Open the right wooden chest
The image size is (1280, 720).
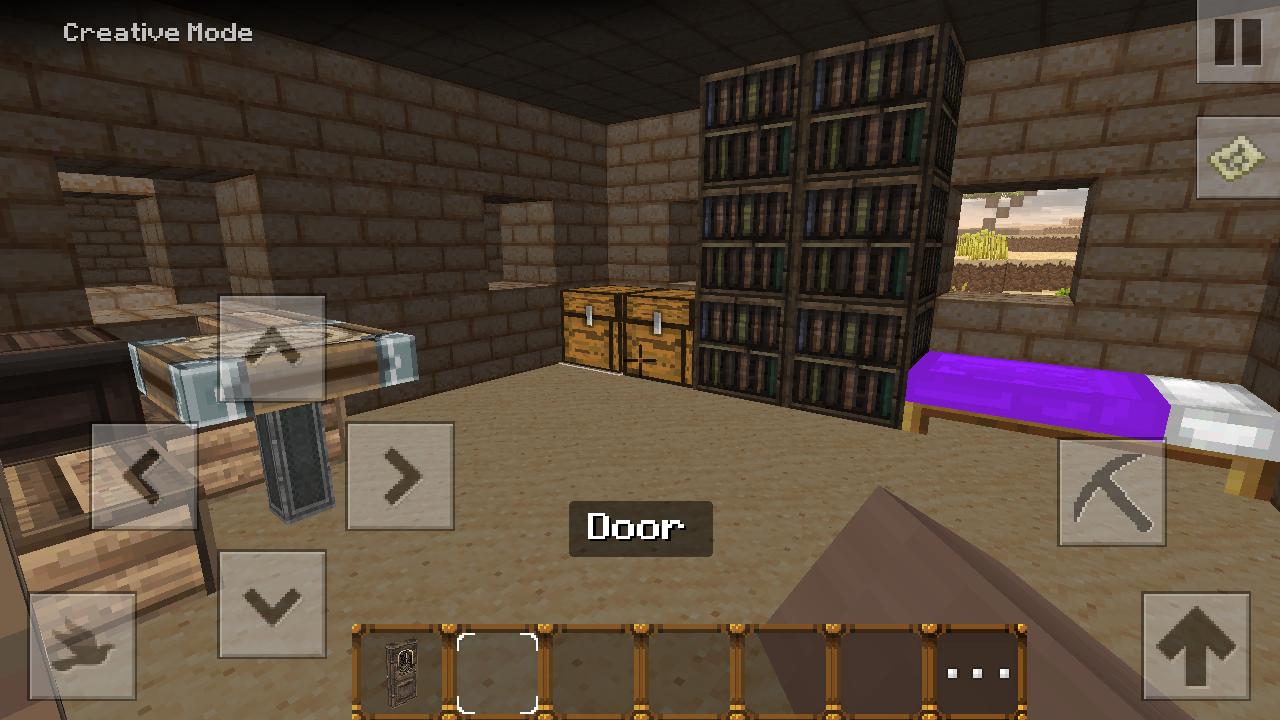655,335
